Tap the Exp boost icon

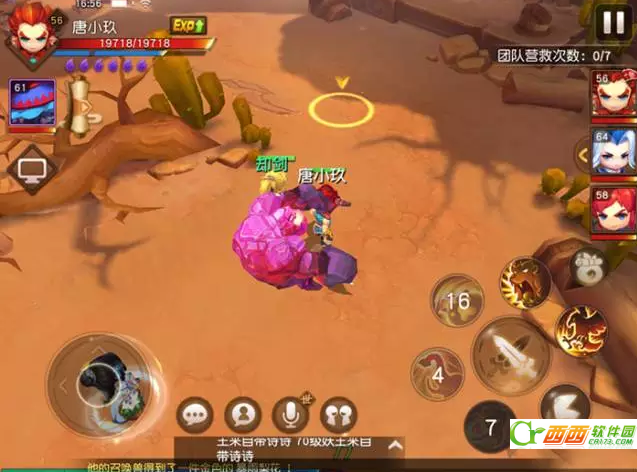tap(187, 25)
